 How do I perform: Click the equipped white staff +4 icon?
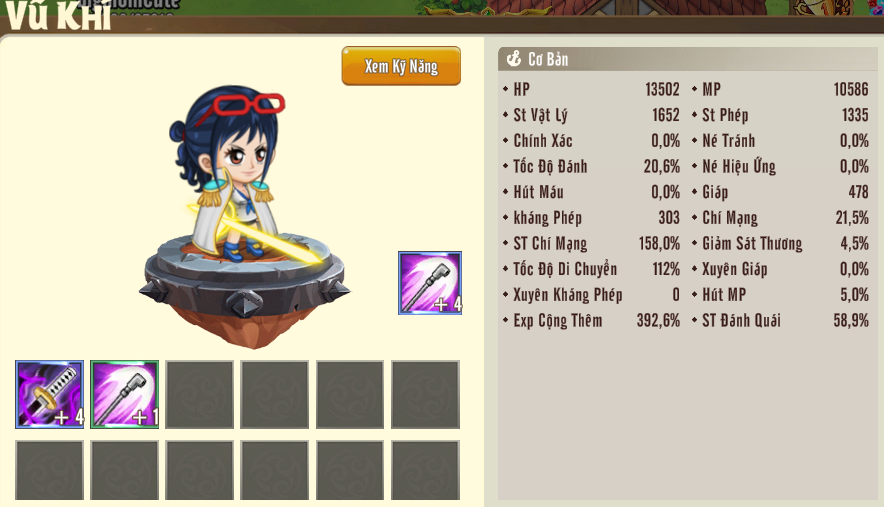[430, 283]
